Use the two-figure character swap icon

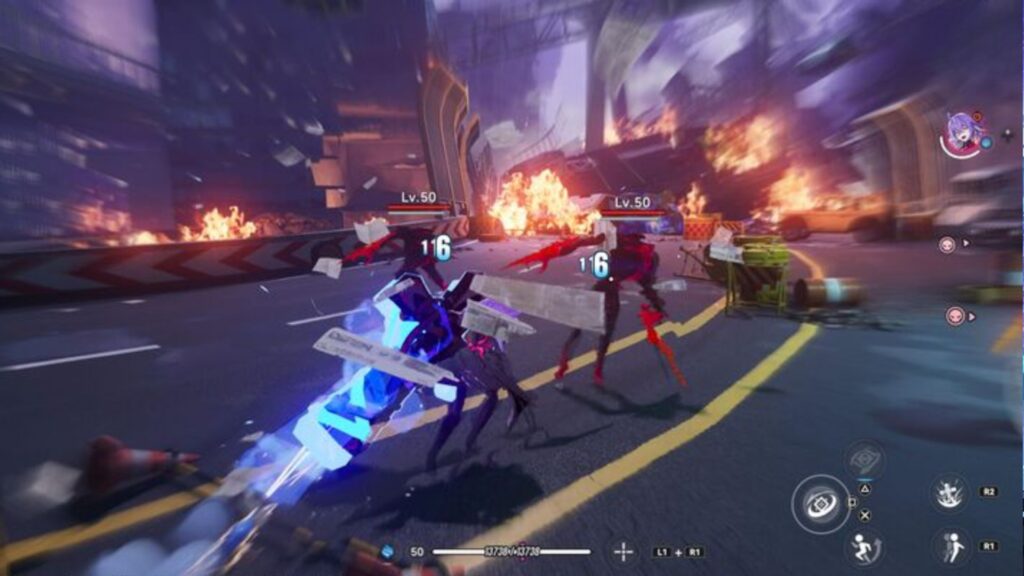(950, 546)
